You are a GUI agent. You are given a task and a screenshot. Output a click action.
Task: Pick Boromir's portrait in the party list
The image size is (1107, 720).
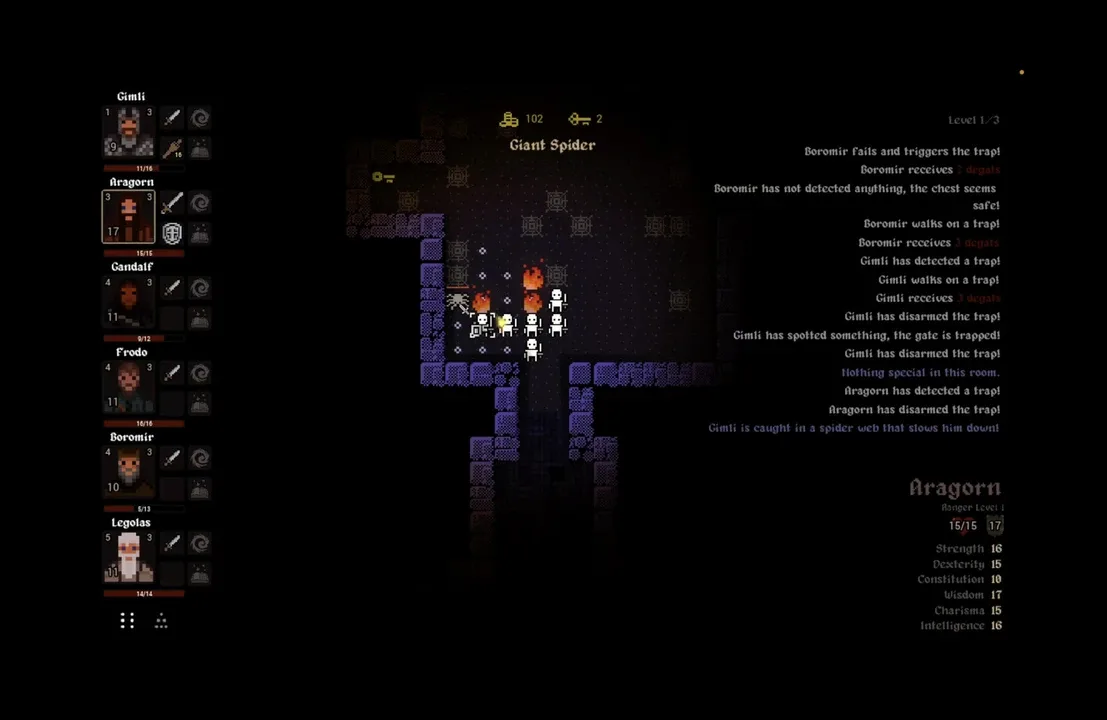click(x=129, y=472)
